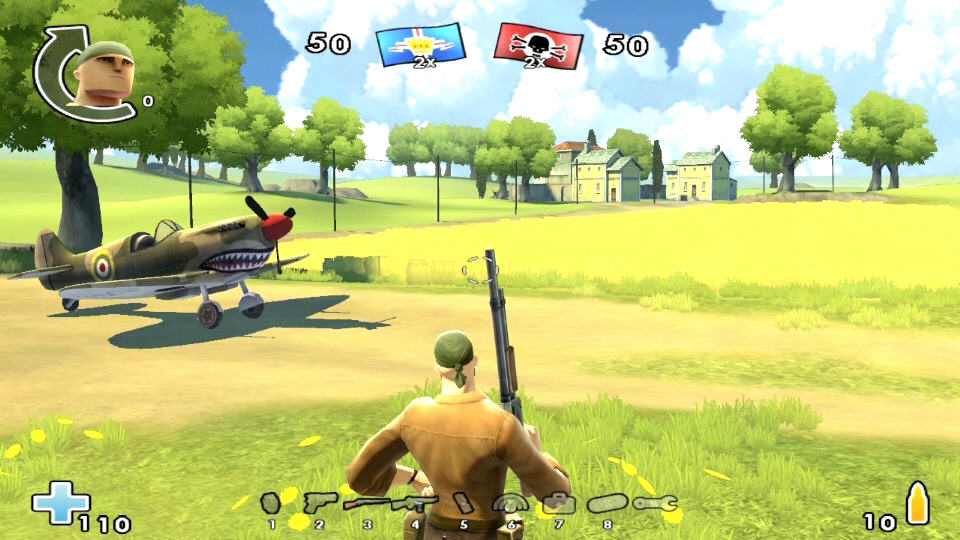
Task: Equip the pistol in slot 2
Action: pyautogui.click(x=319, y=501)
